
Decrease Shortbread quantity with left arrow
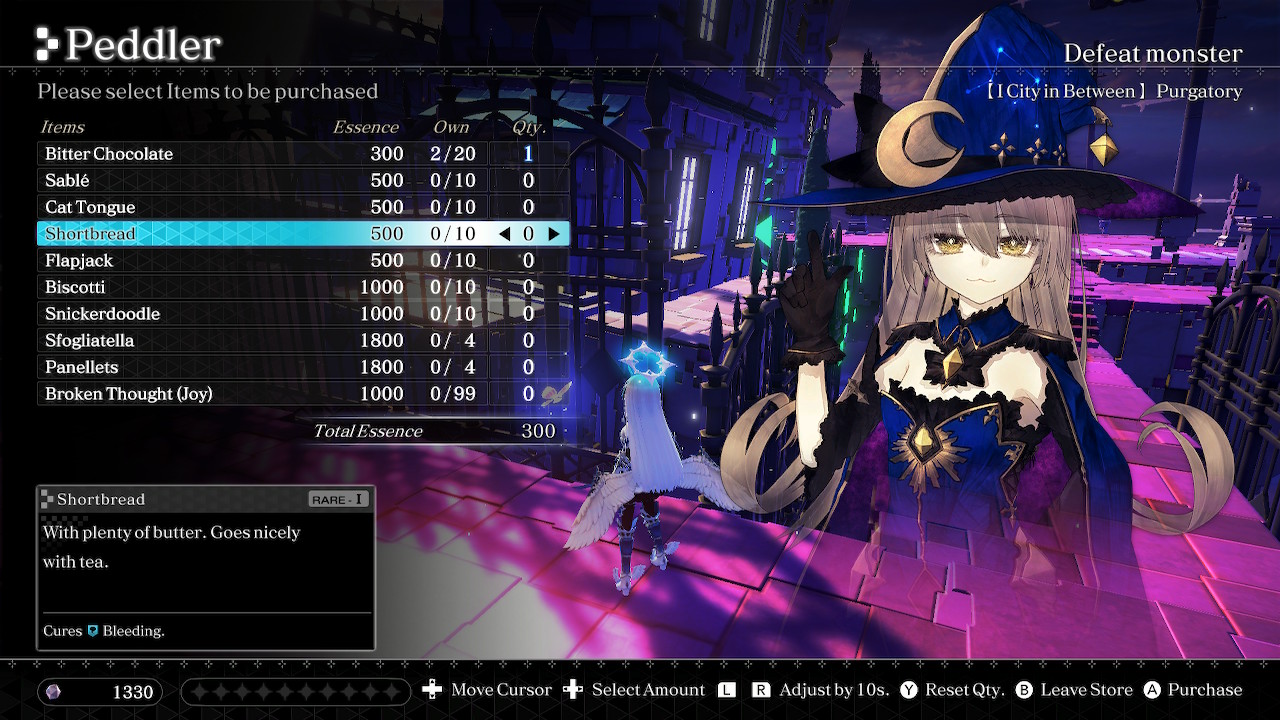(504, 234)
